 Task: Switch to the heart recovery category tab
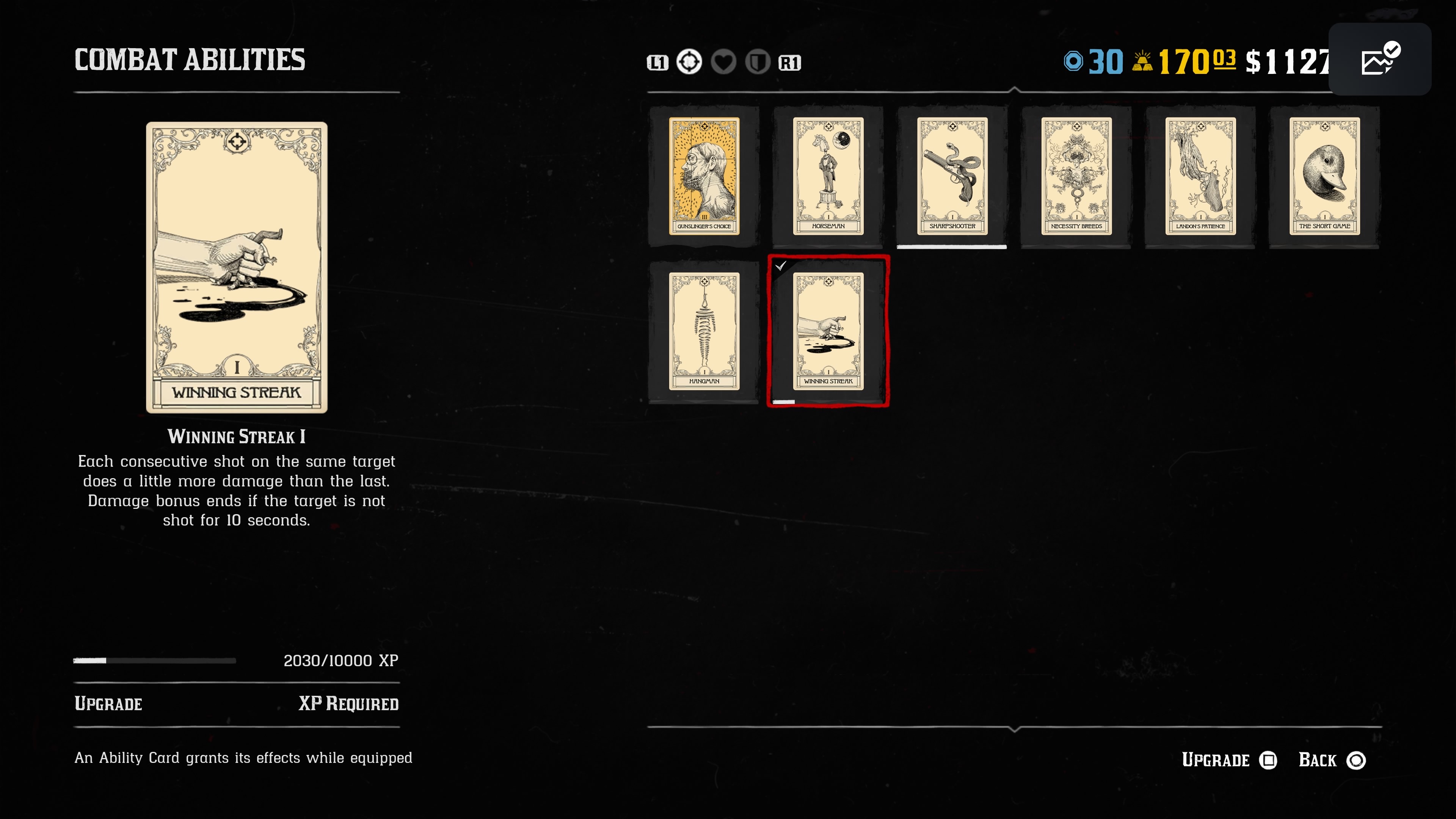point(723,62)
